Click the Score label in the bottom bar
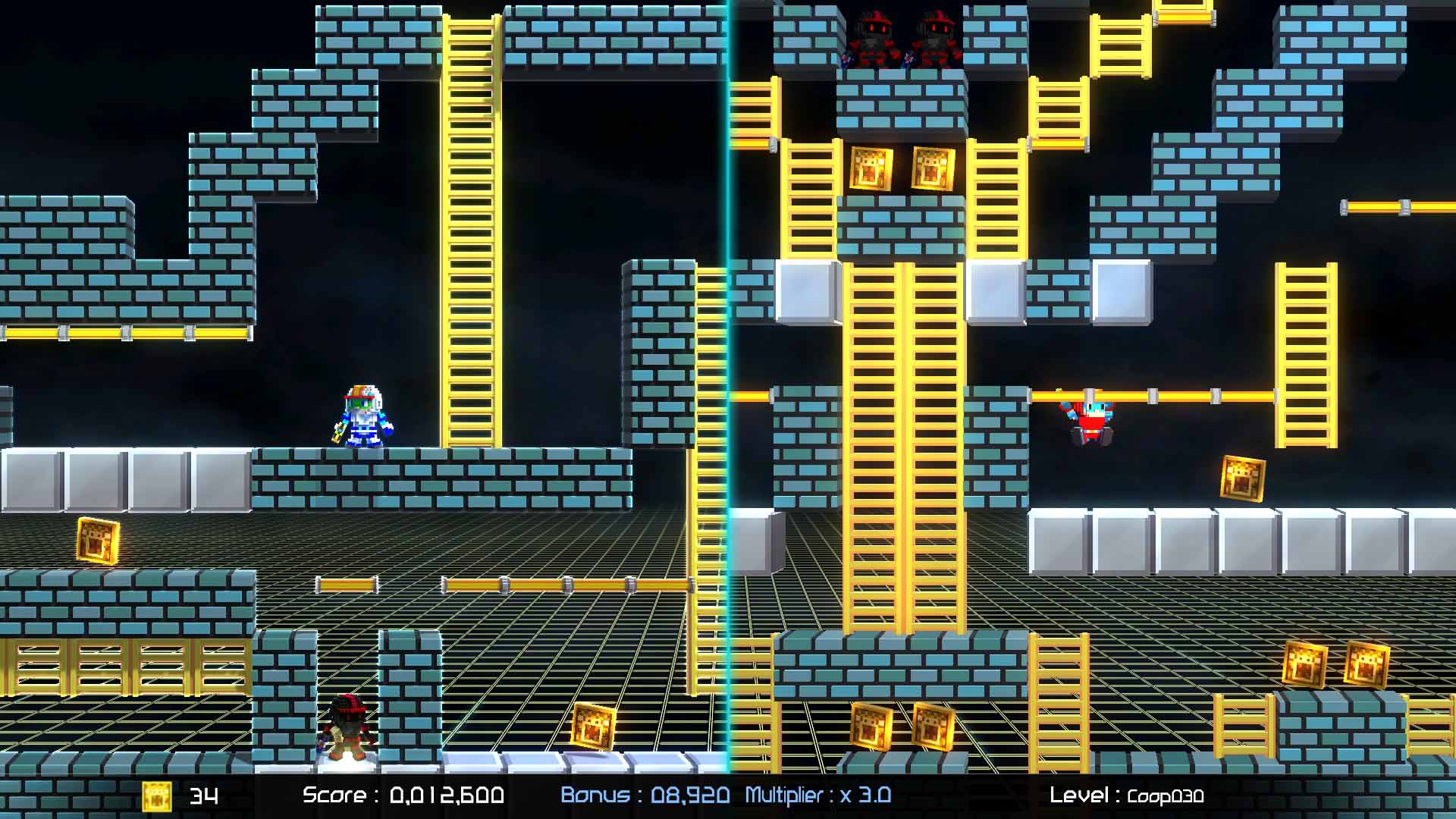1456x819 pixels. 334,797
